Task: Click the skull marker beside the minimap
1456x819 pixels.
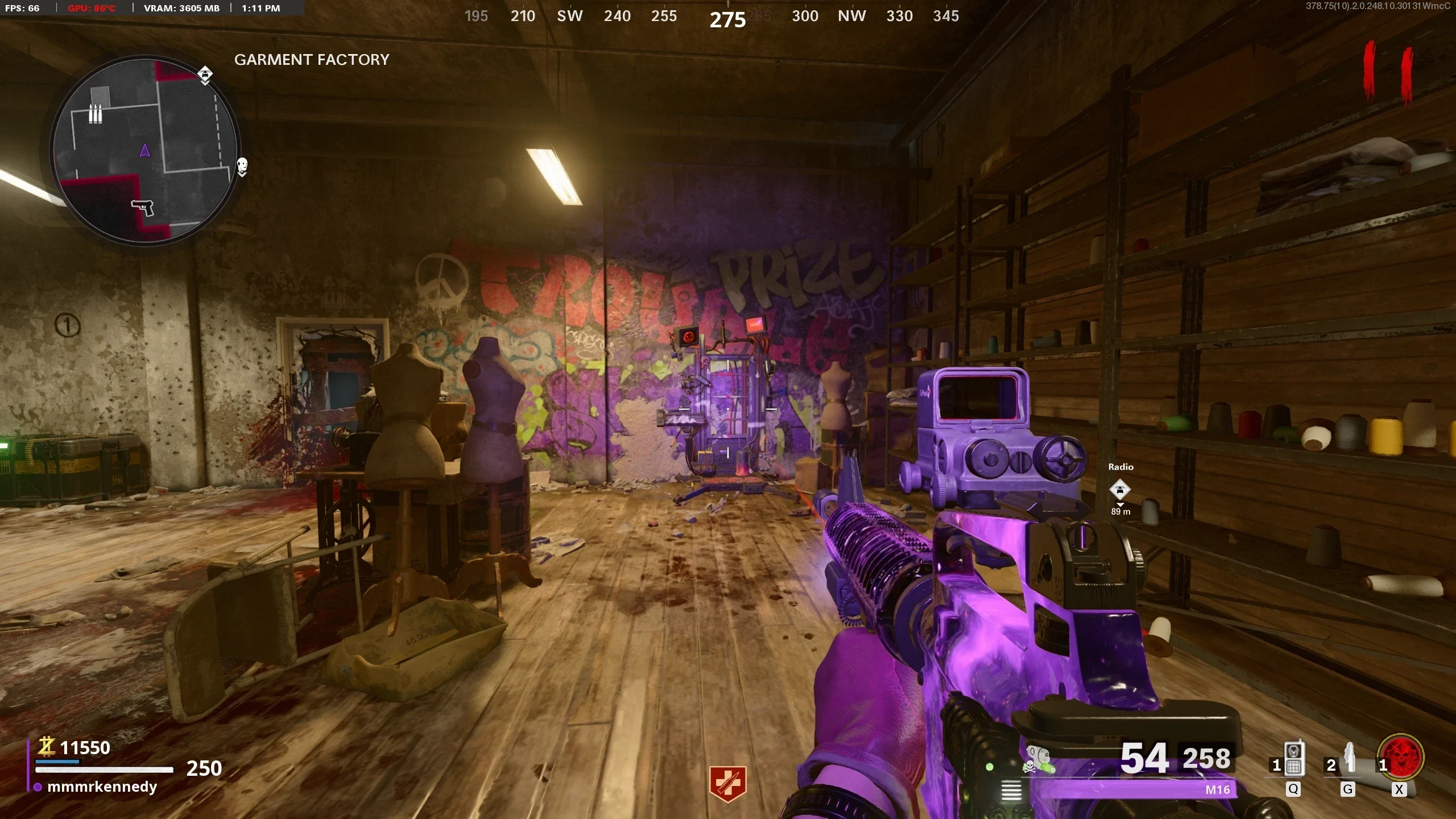Action: point(242,166)
